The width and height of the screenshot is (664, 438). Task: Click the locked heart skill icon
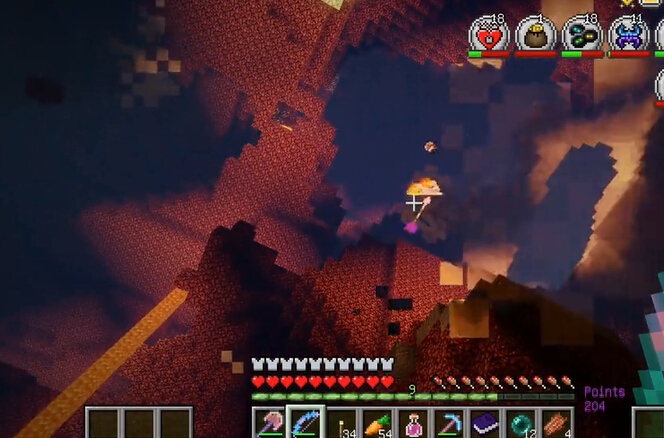(x=489, y=35)
